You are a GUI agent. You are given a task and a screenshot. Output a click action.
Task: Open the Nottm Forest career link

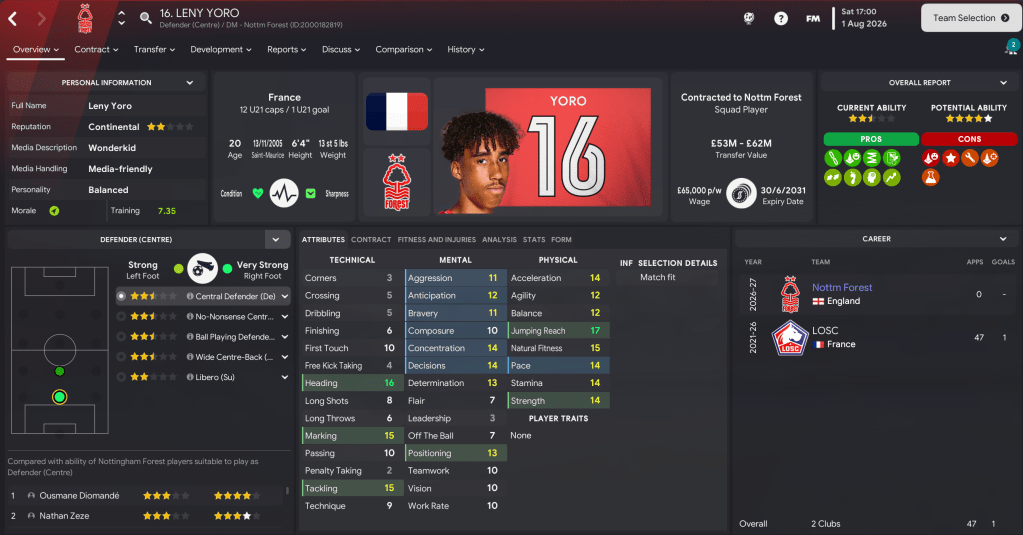(x=842, y=287)
